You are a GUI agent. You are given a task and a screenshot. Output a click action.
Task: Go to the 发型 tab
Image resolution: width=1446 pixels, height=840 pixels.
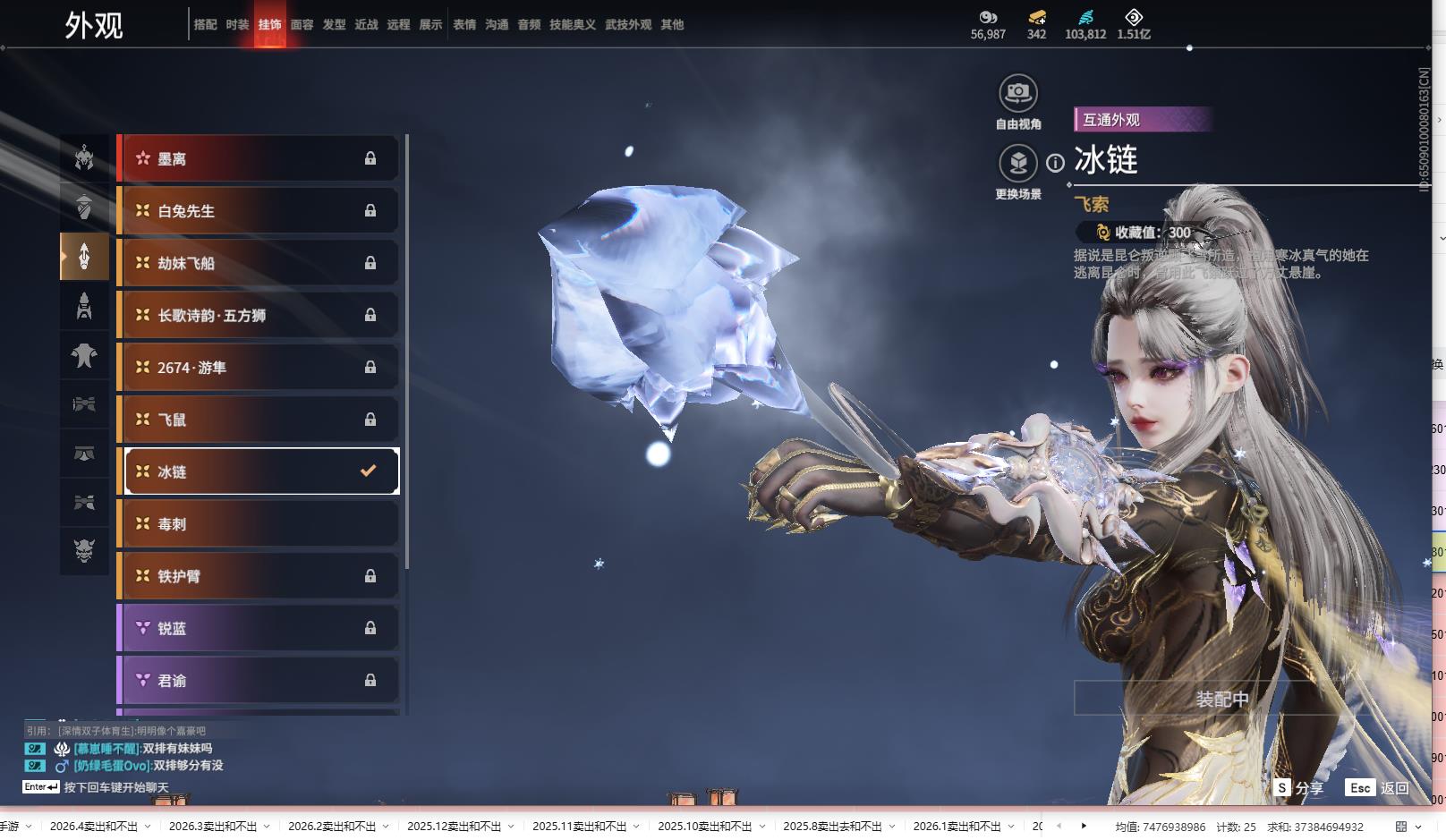334,25
